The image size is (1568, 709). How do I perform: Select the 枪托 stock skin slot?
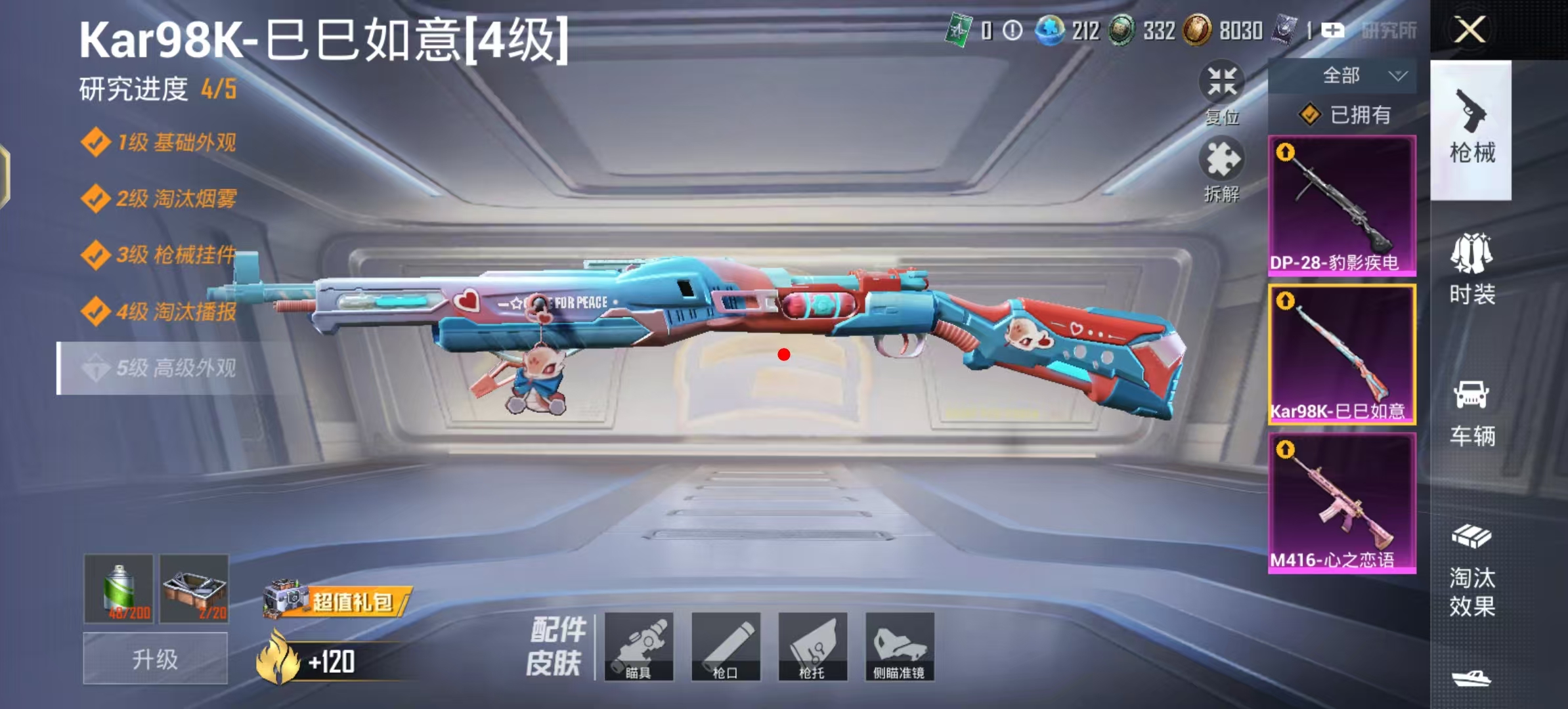(812, 647)
